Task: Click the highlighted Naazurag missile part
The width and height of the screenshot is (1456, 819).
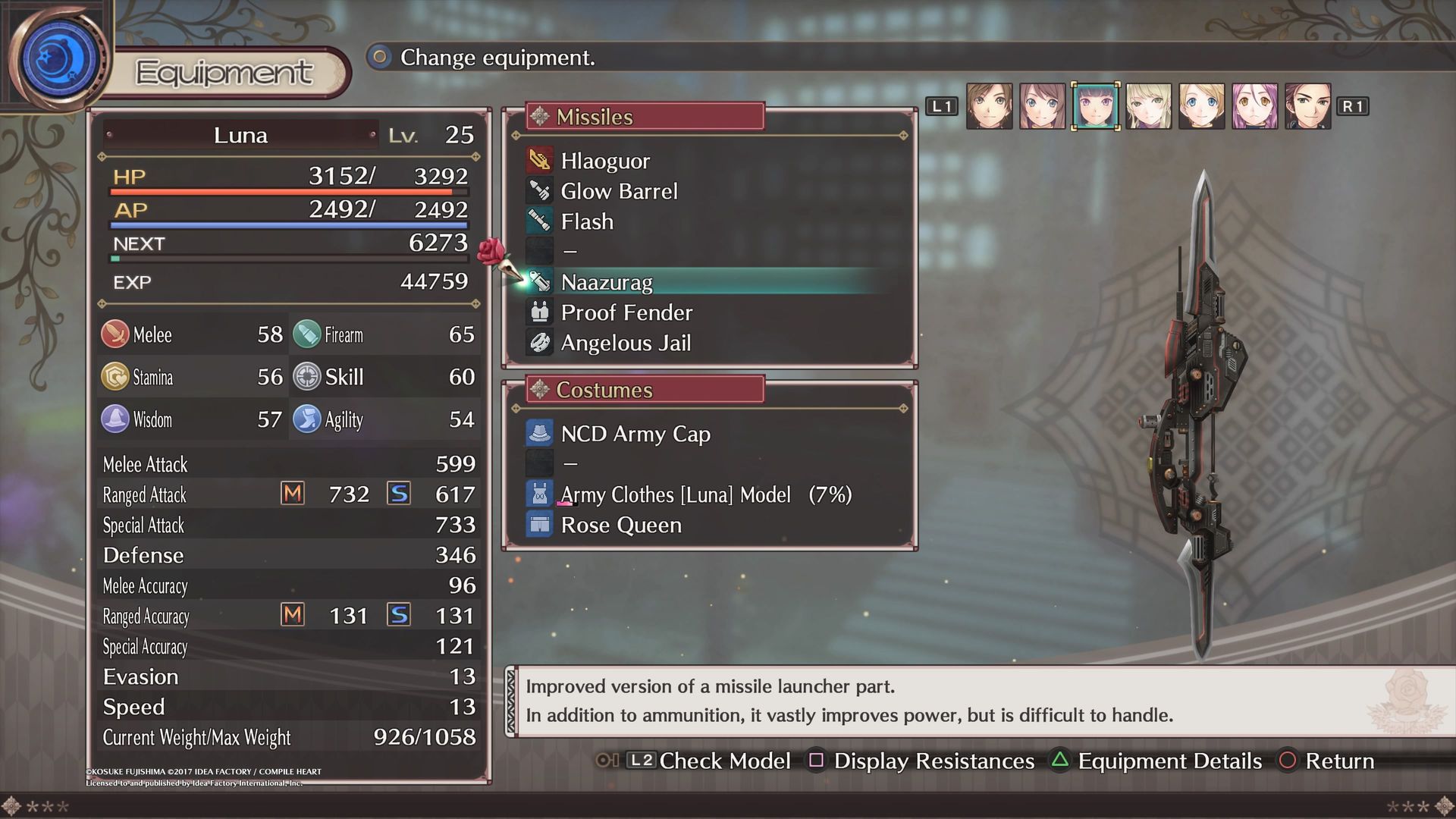Action: click(607, 282)
